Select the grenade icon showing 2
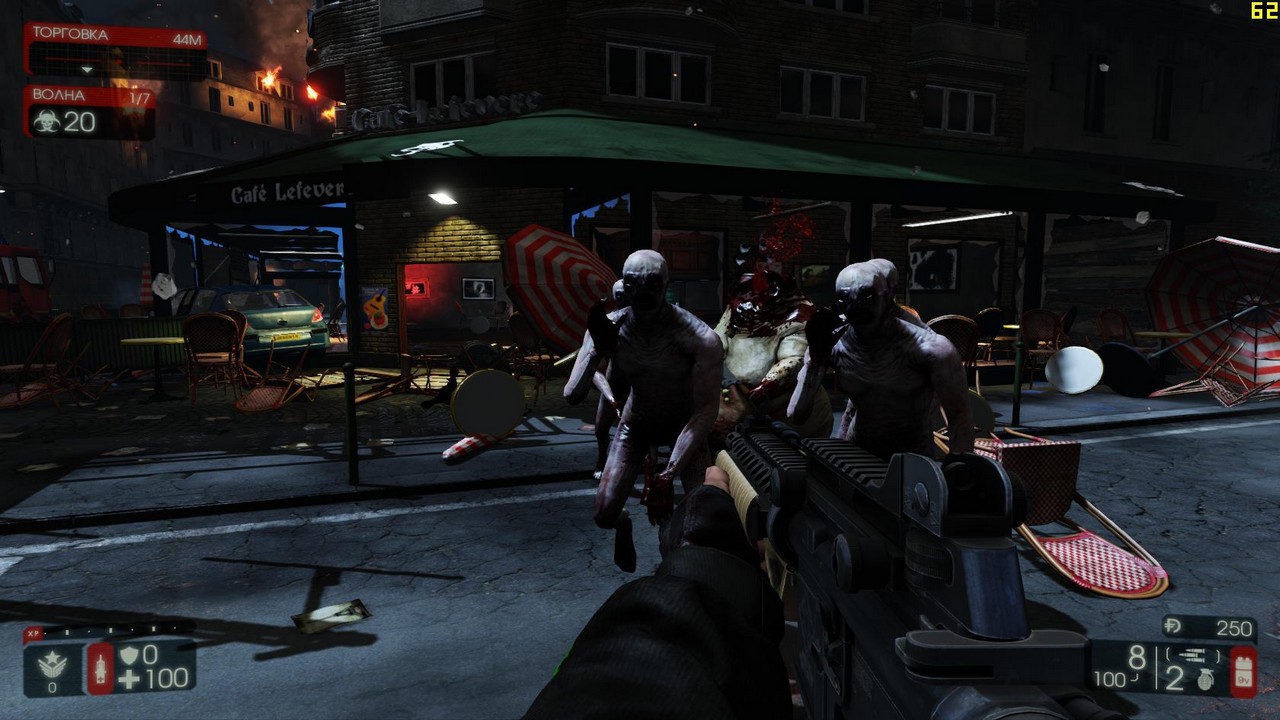Image resolution: width=1280 pixels, height=720 pixels. (x=1206, y=679)
